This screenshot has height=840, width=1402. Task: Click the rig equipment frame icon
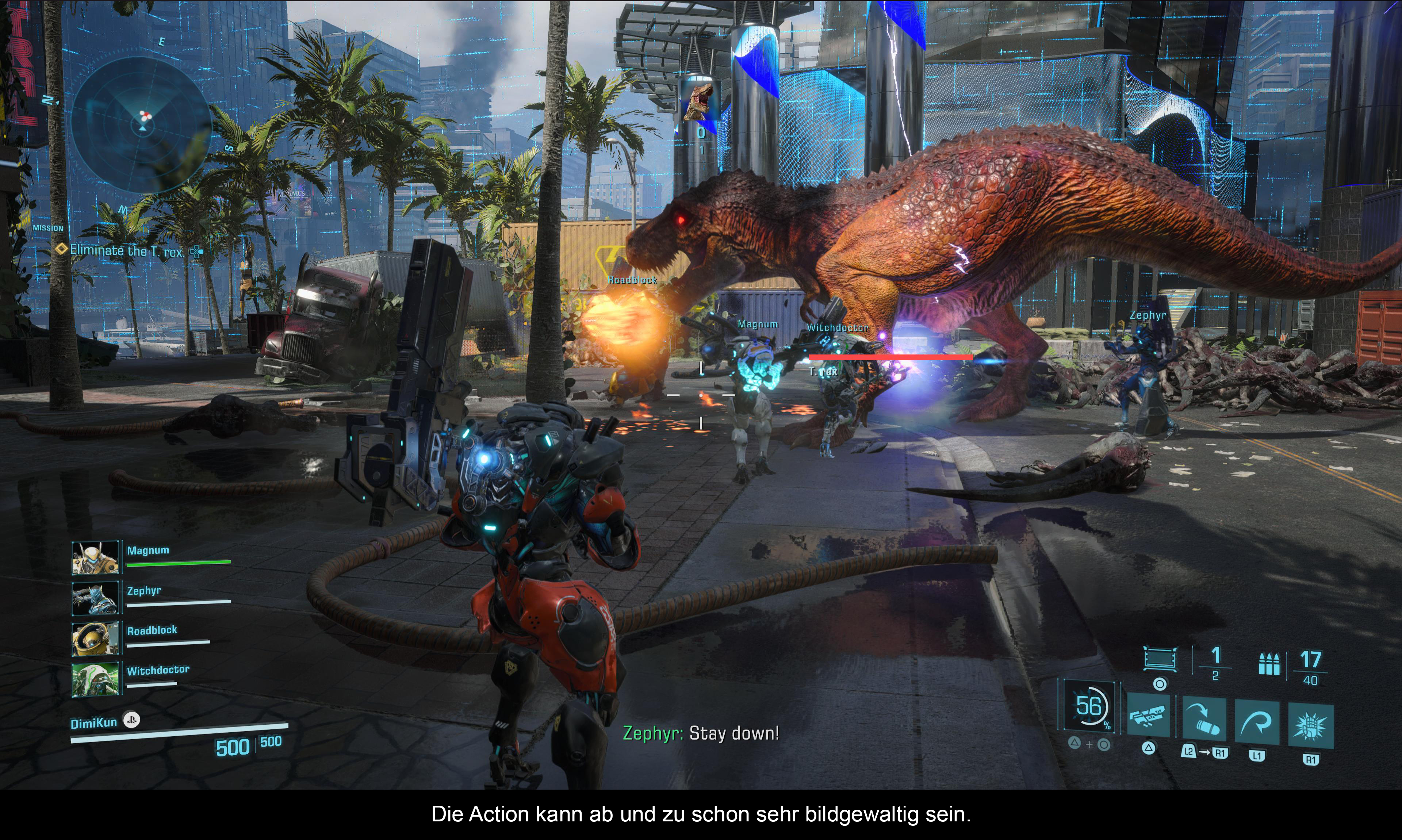[x=1160, y=659]
